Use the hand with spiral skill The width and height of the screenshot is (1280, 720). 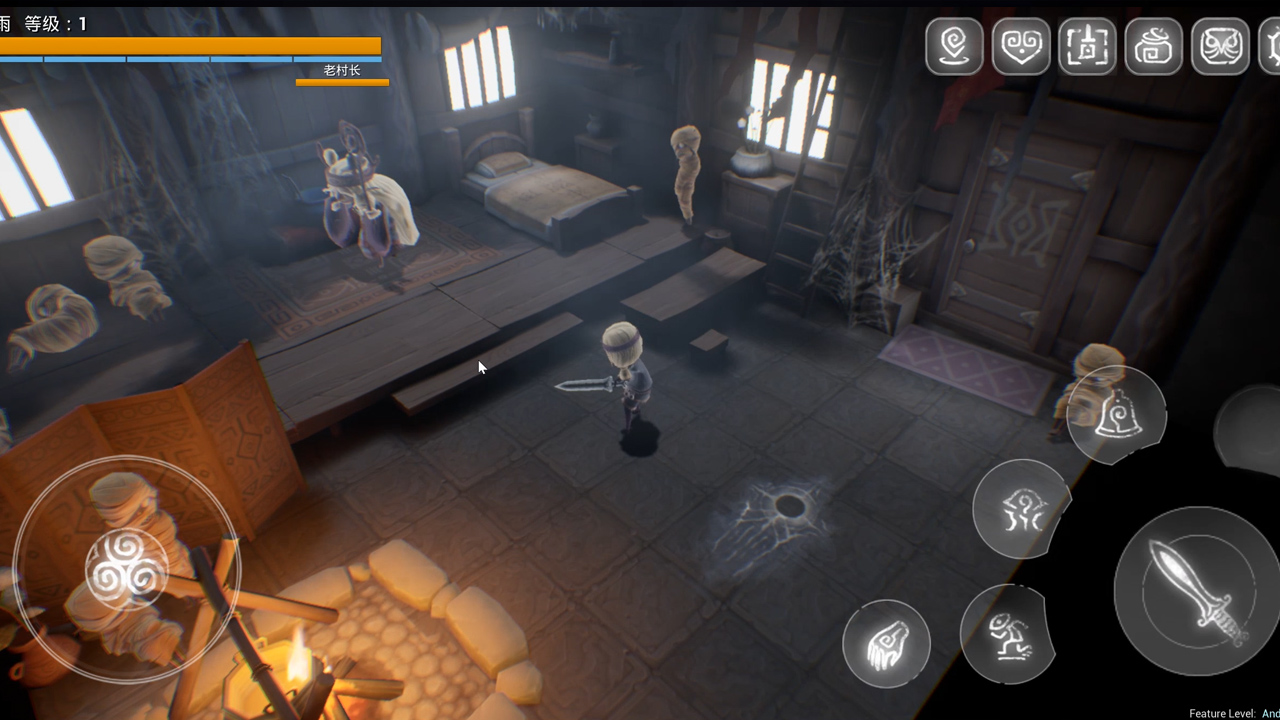[x=886, y=644]
